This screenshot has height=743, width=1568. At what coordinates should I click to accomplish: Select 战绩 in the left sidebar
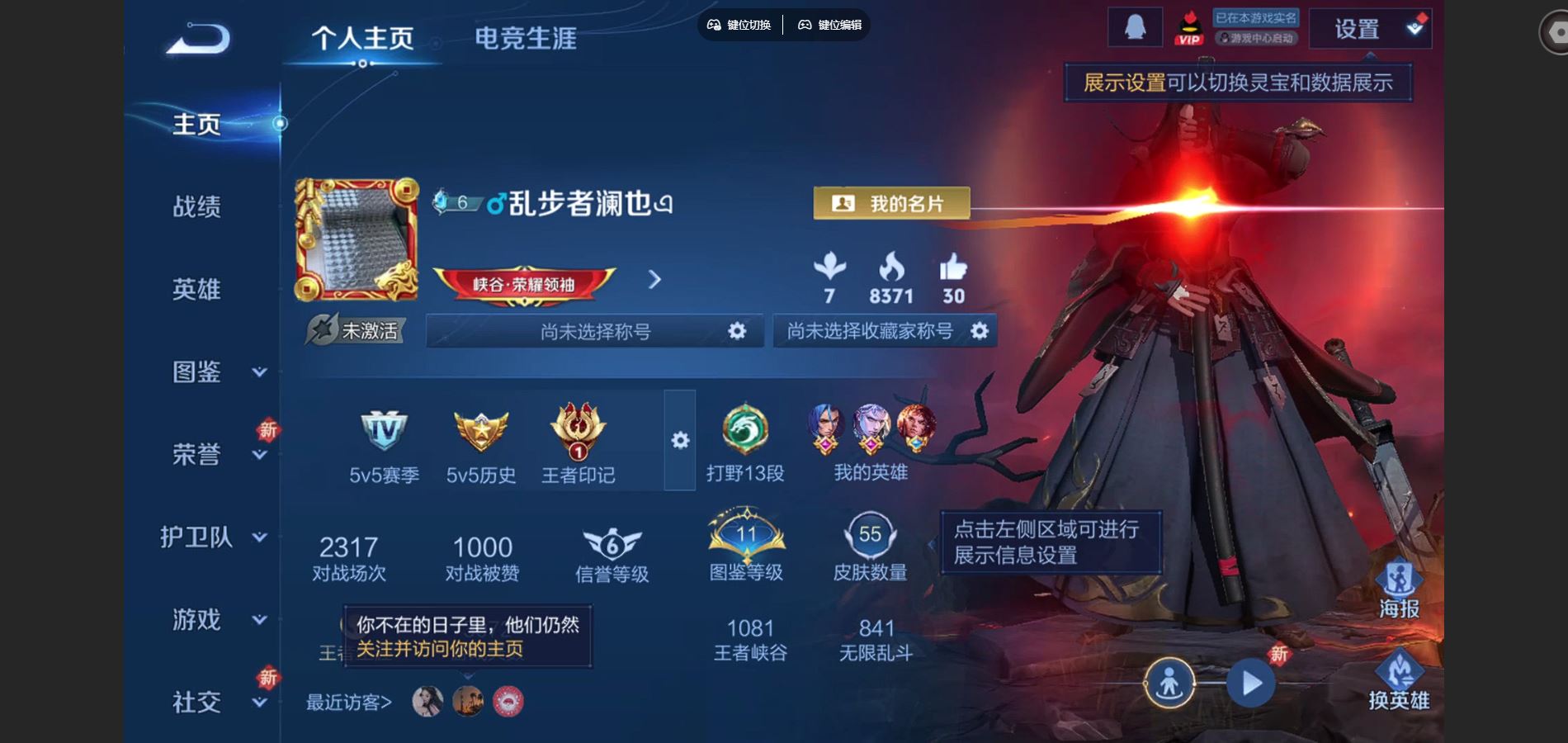(196, 208)
